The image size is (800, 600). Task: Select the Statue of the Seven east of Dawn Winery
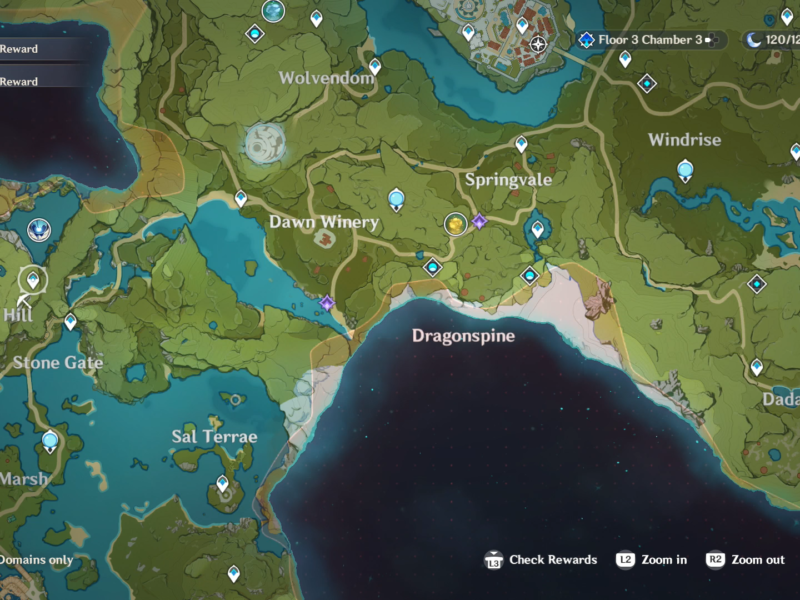396,198
